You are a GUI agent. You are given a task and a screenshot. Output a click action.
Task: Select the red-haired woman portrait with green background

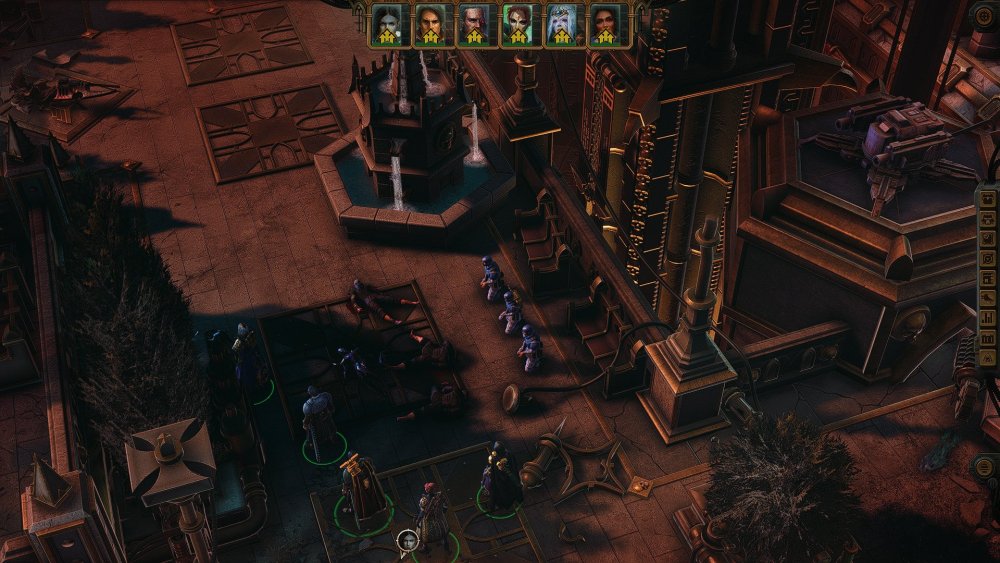[518, 23]
